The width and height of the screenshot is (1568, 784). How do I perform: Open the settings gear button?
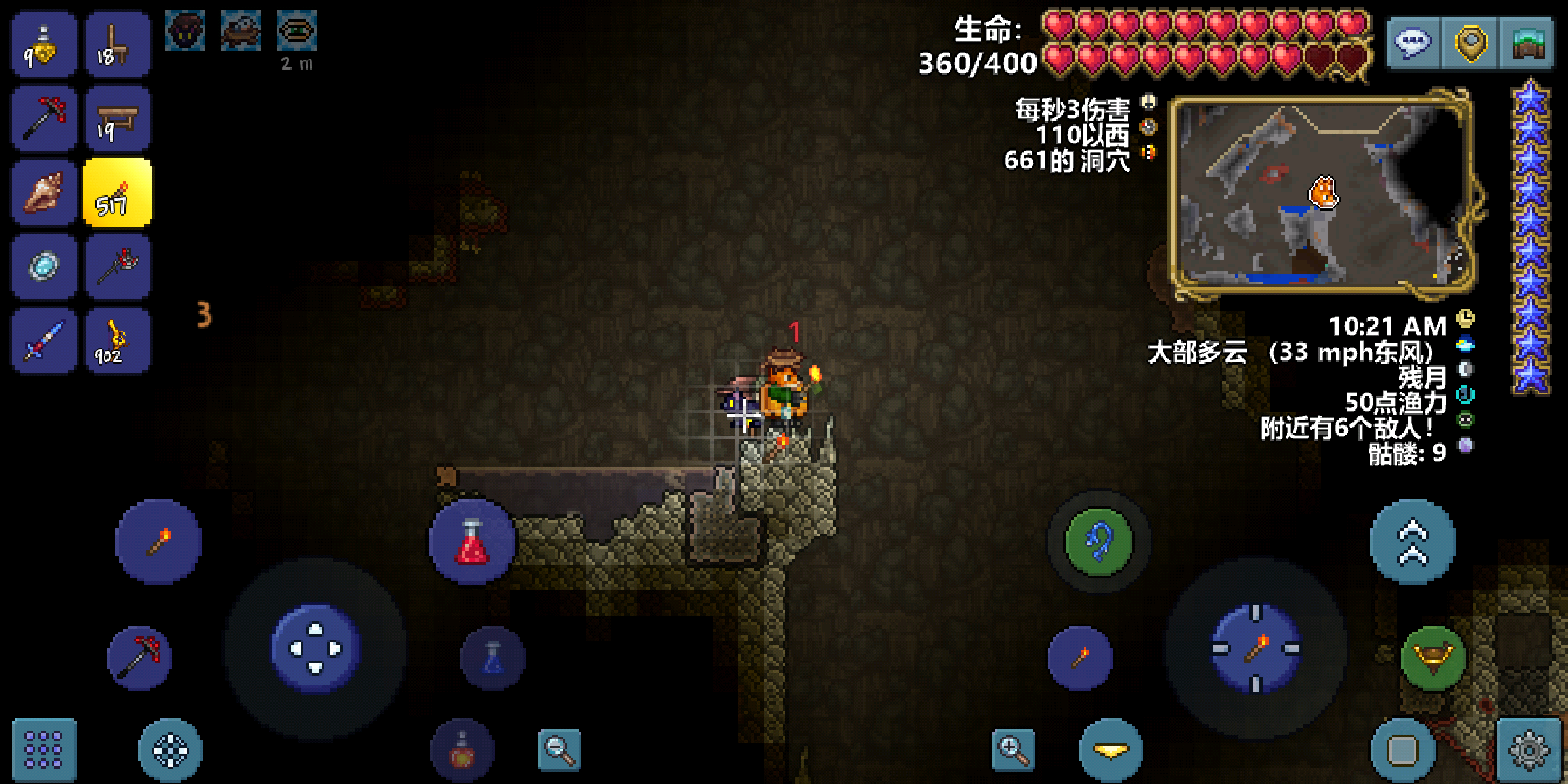(1529, 749)
